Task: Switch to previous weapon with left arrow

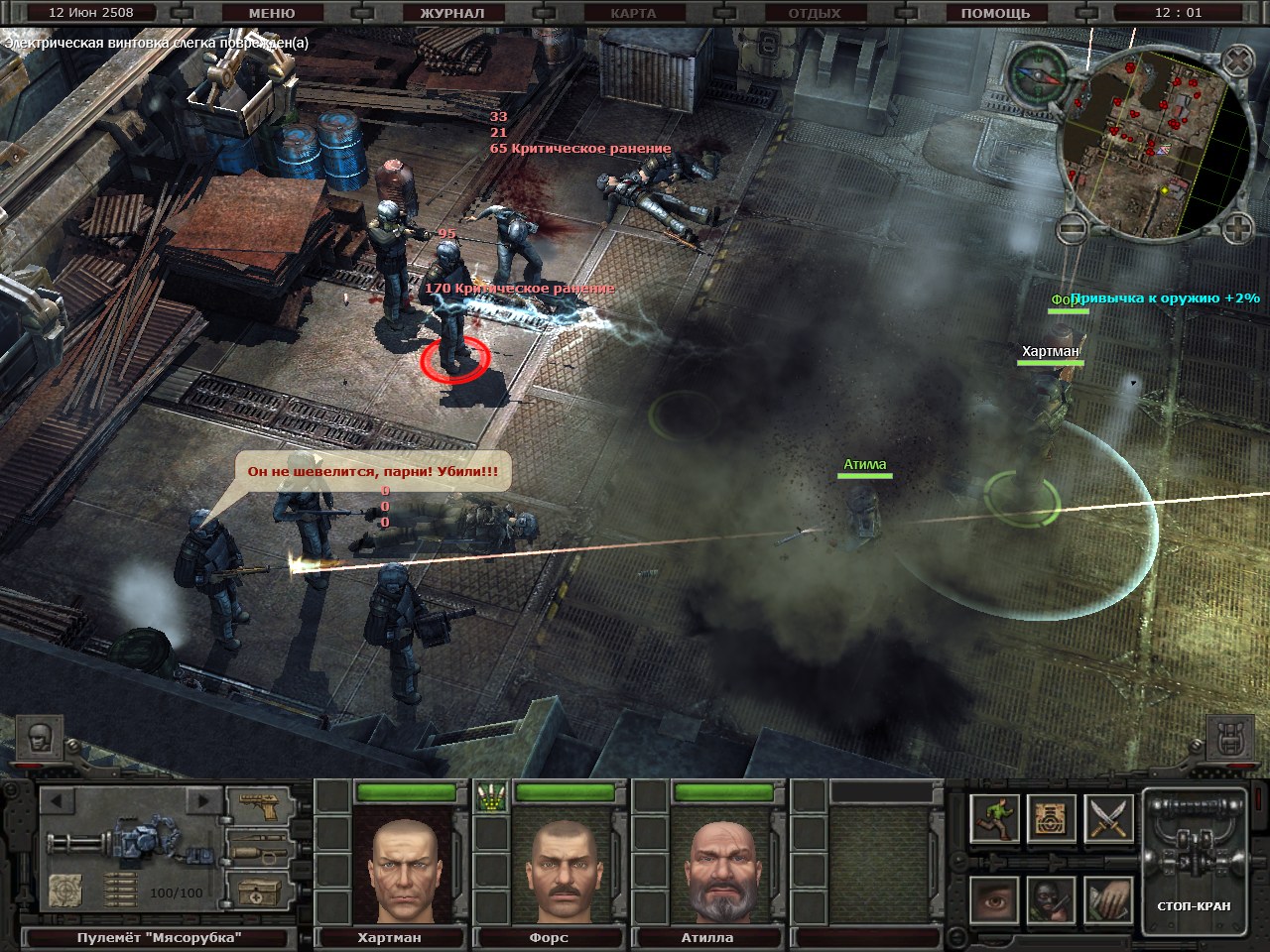Action: pos(58,800)
